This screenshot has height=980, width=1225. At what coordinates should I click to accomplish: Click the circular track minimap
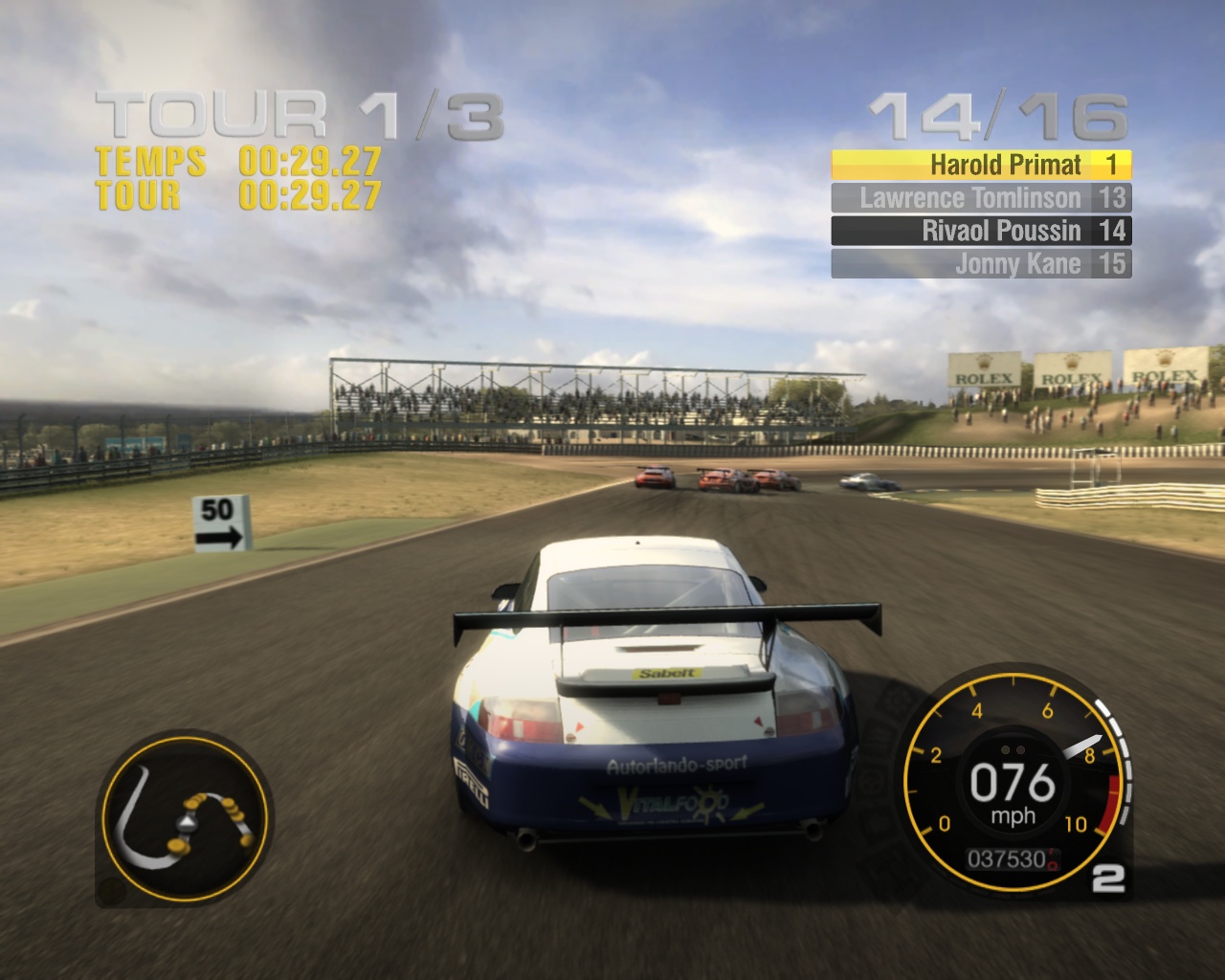tap(184, 818)
